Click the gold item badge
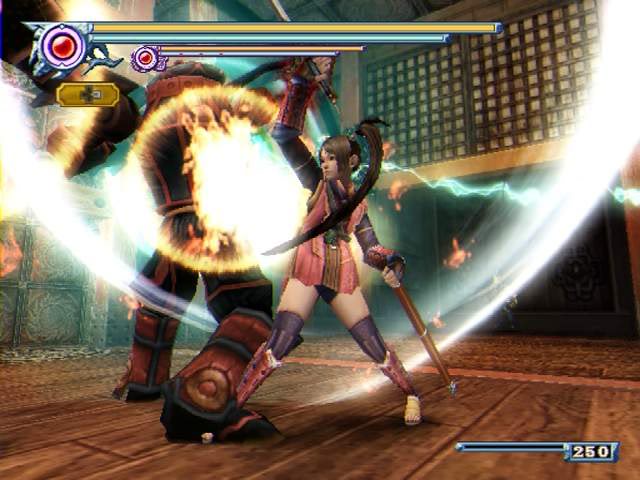640x480 pixels. click(87, 95)
